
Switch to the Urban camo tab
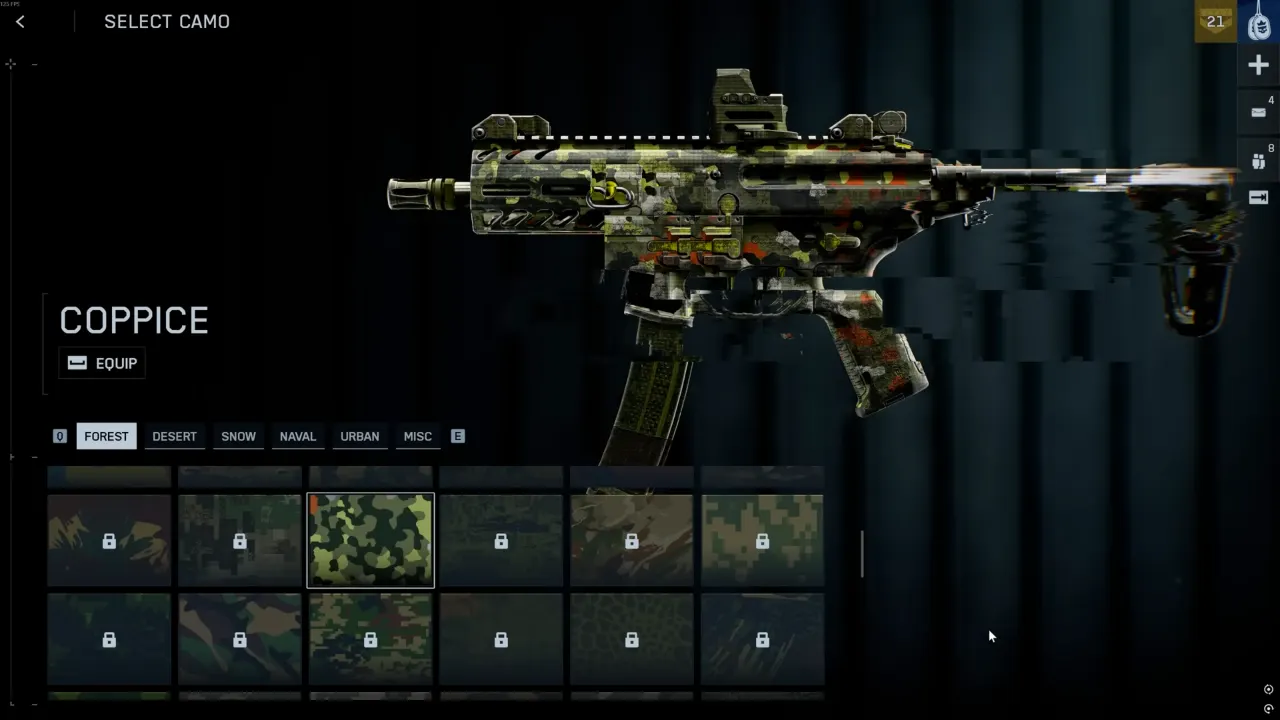[359, 436]
